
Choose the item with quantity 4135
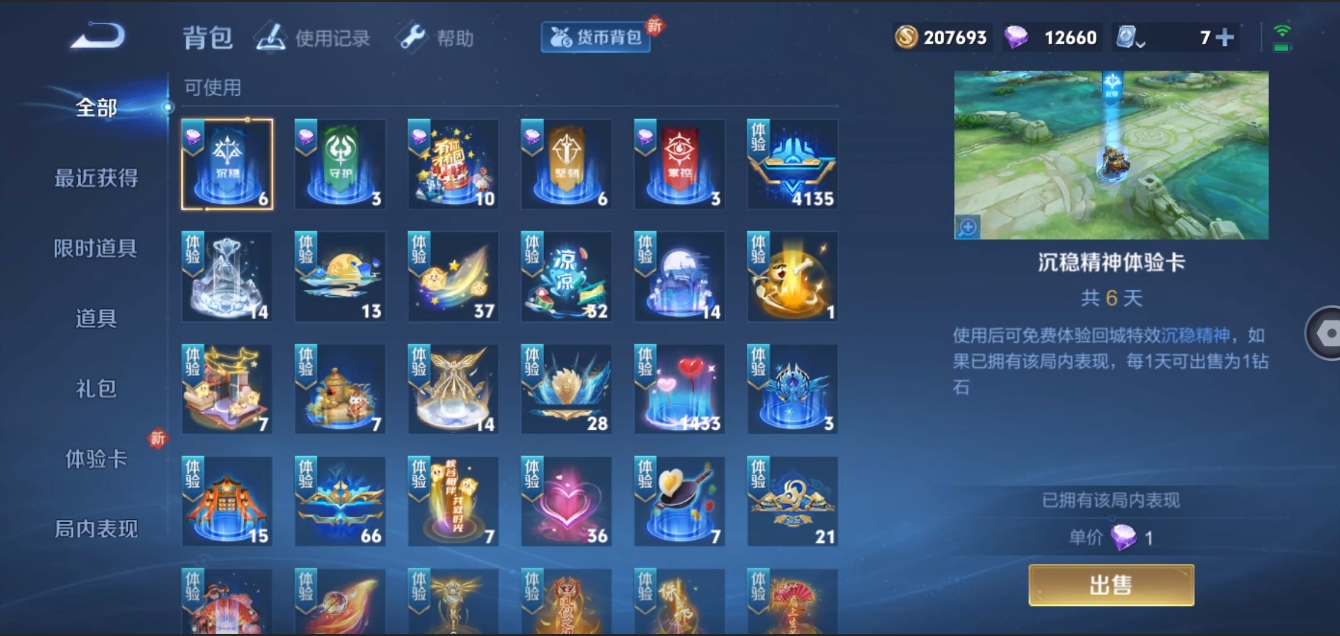tap(793, 165)
